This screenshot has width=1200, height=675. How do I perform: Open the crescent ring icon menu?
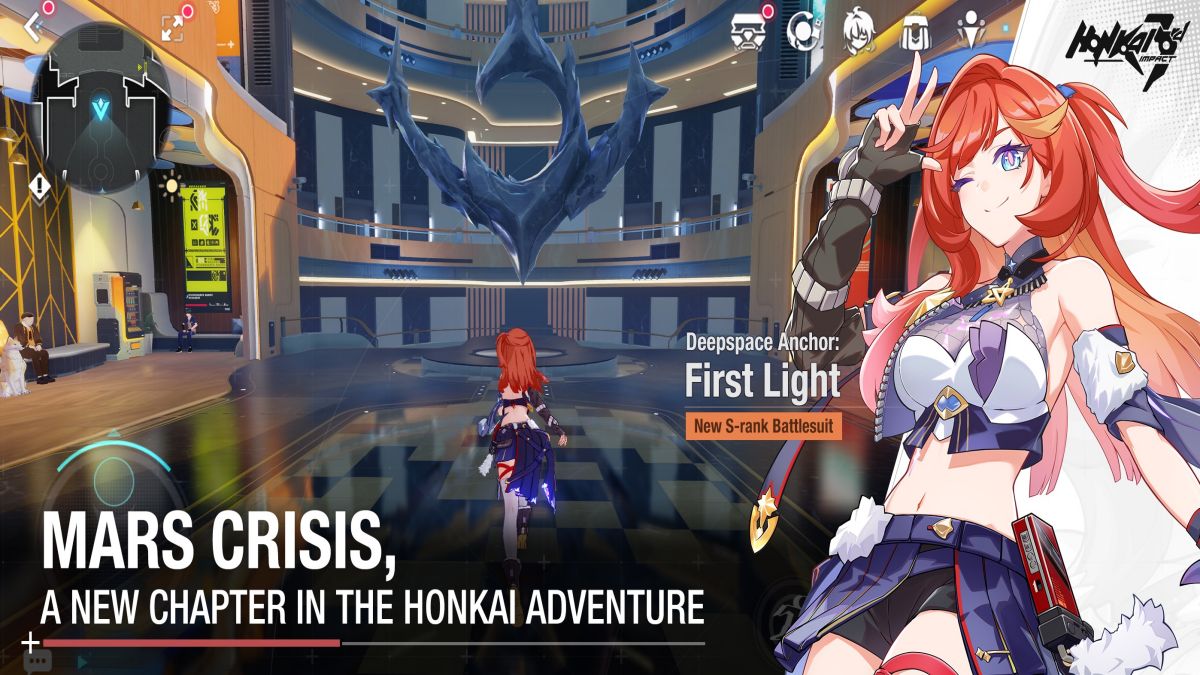coord(802,31)
